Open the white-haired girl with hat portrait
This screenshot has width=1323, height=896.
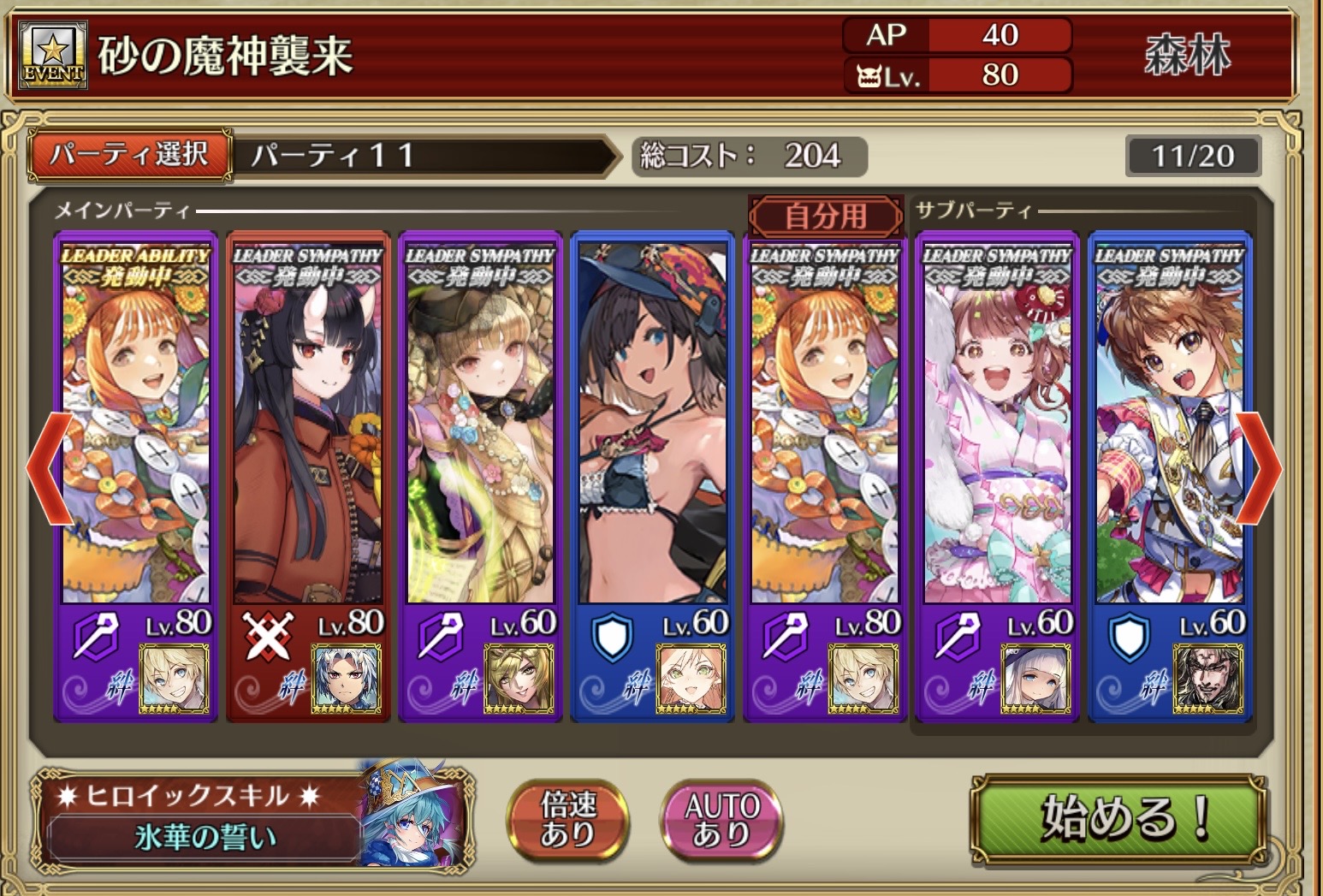point(1035,679)
